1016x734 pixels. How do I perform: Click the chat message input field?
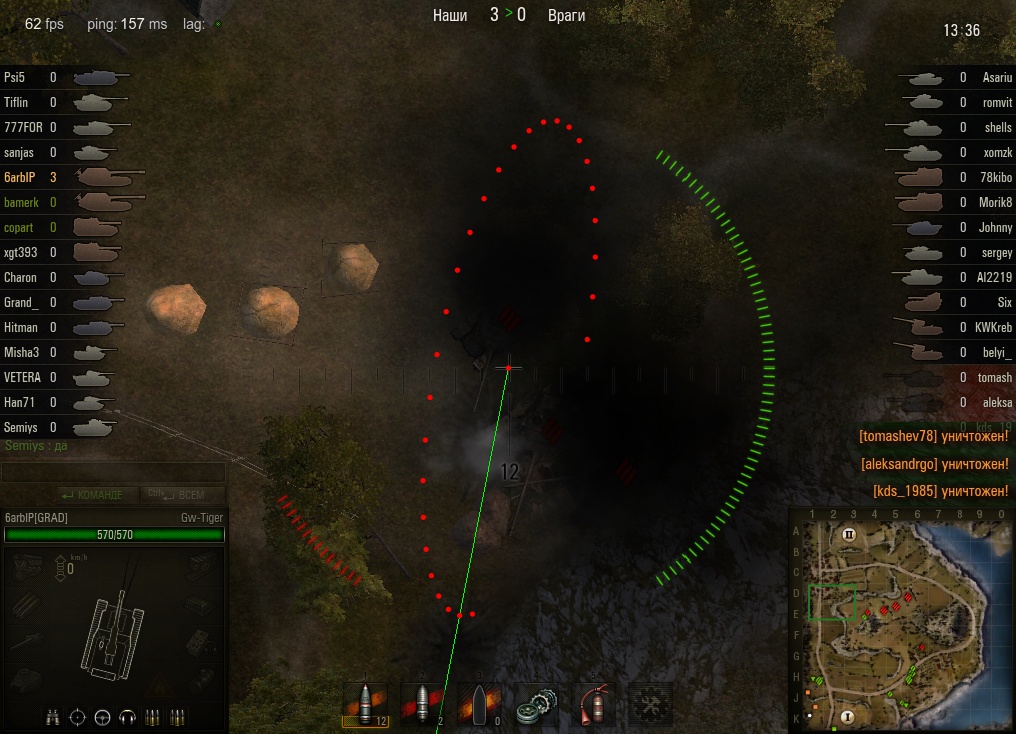pos(113,472)
